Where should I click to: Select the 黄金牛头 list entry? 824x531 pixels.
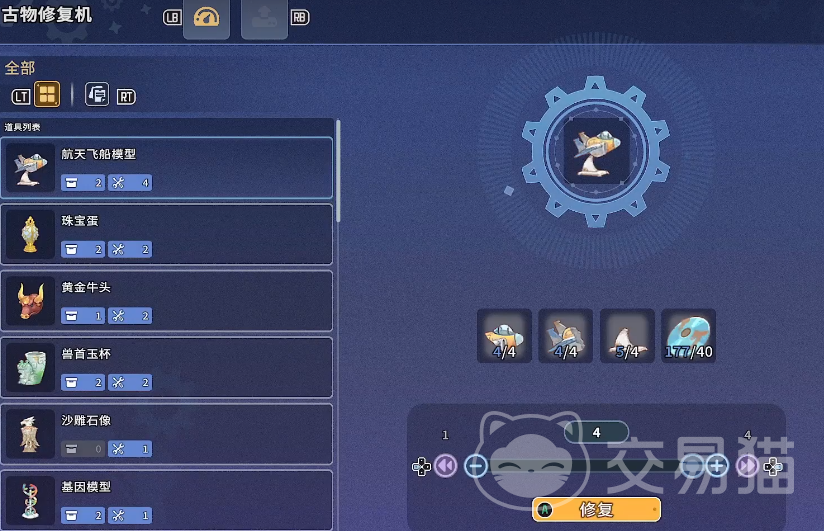(166, 300)
